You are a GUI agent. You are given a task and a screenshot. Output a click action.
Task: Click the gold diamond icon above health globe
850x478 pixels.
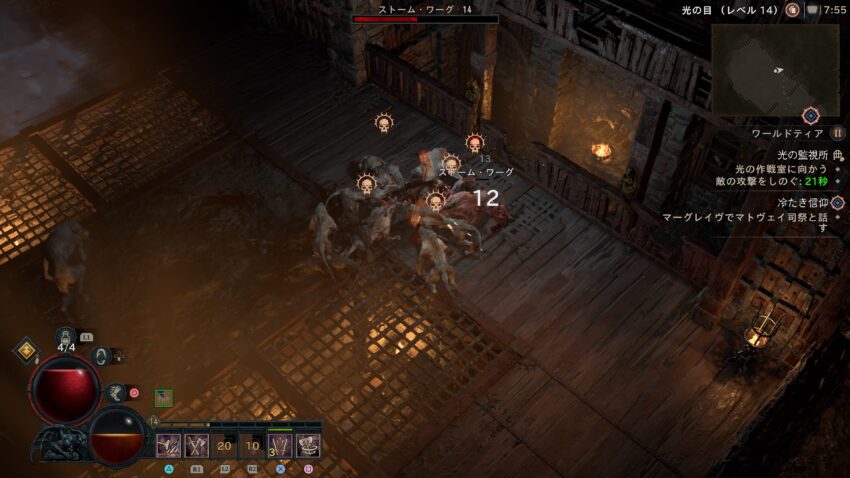pos(25,351)
